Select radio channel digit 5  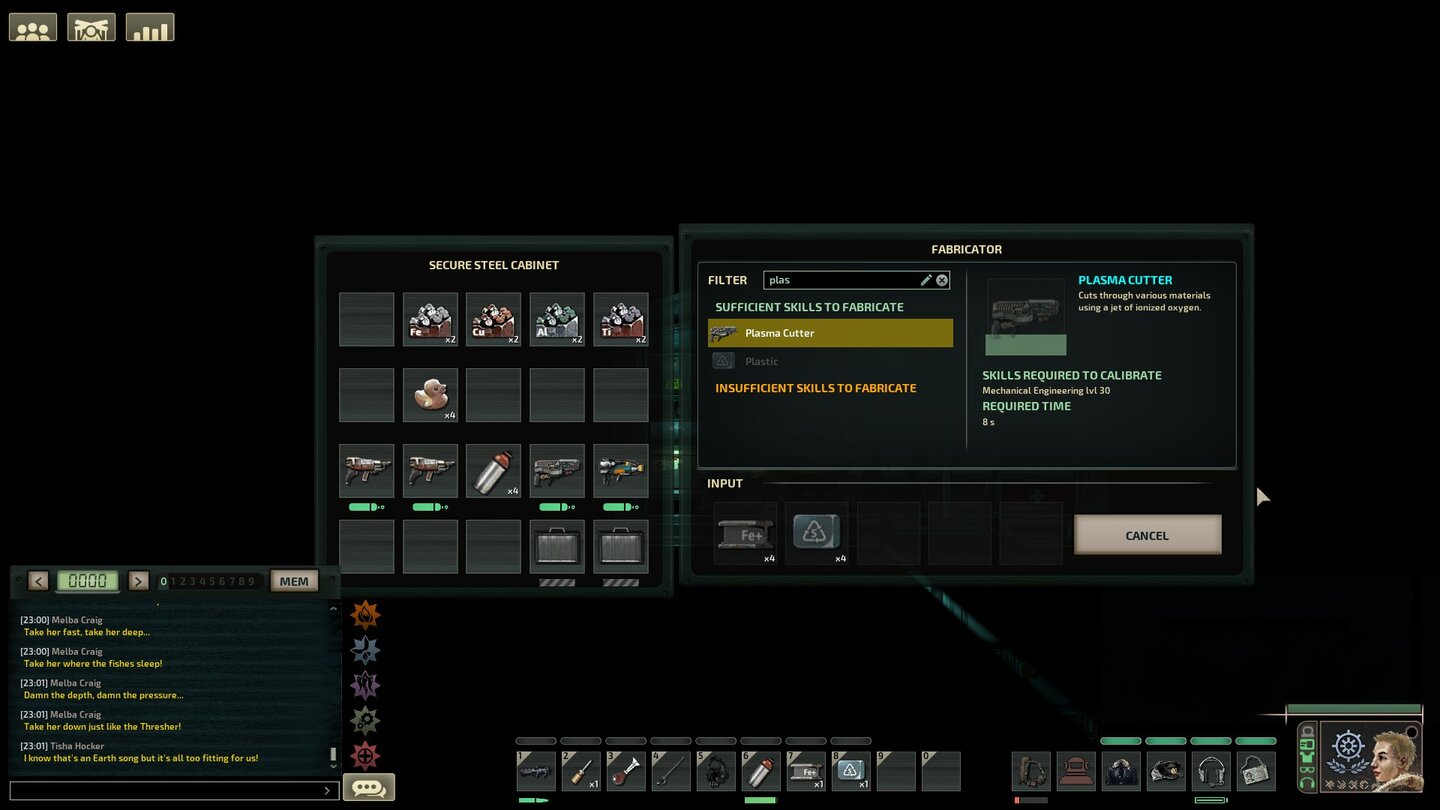pyautogui.click(x=211, y=580)
